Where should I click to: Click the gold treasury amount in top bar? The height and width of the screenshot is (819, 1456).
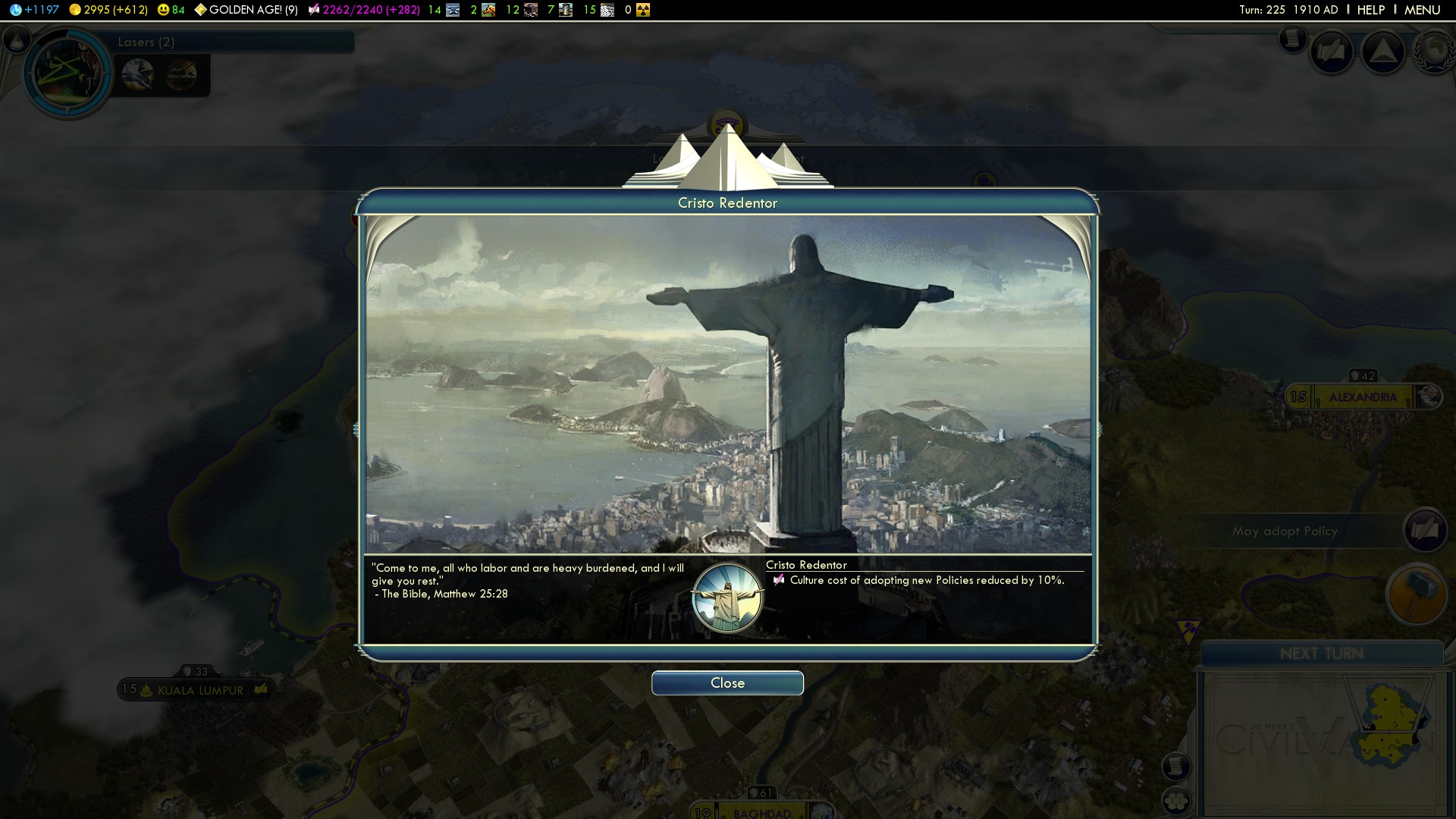click(x=108, y=10)
